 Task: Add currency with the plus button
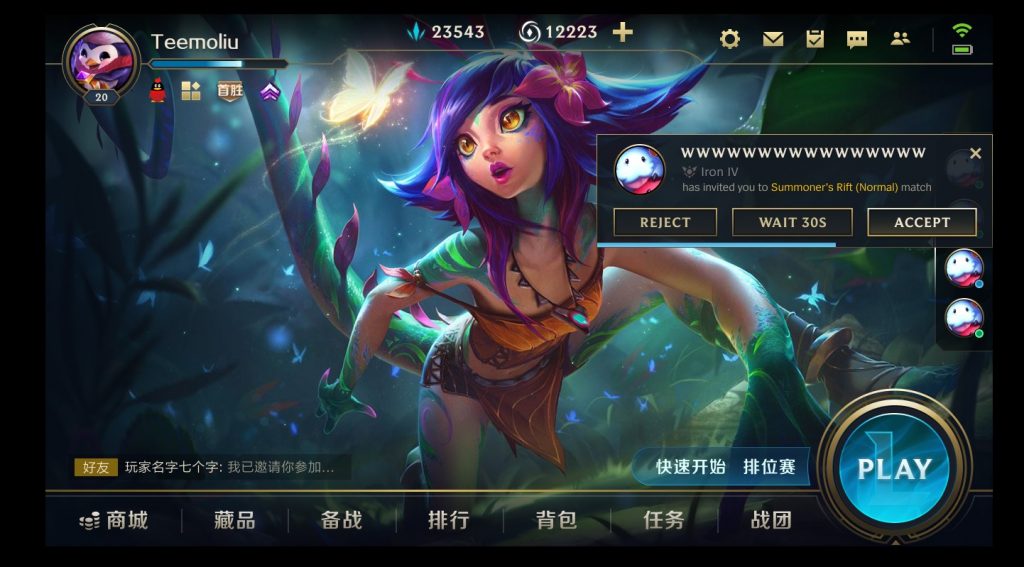pos(622,32)
